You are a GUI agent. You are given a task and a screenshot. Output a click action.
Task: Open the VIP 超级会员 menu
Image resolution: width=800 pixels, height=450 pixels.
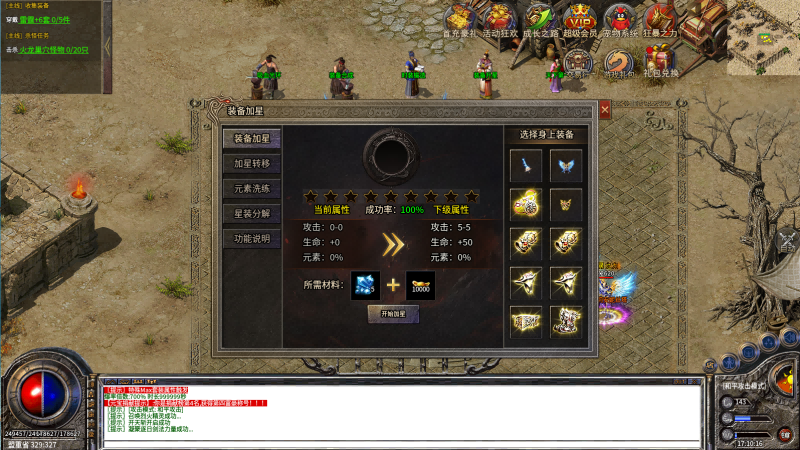[x=580, y=20]
